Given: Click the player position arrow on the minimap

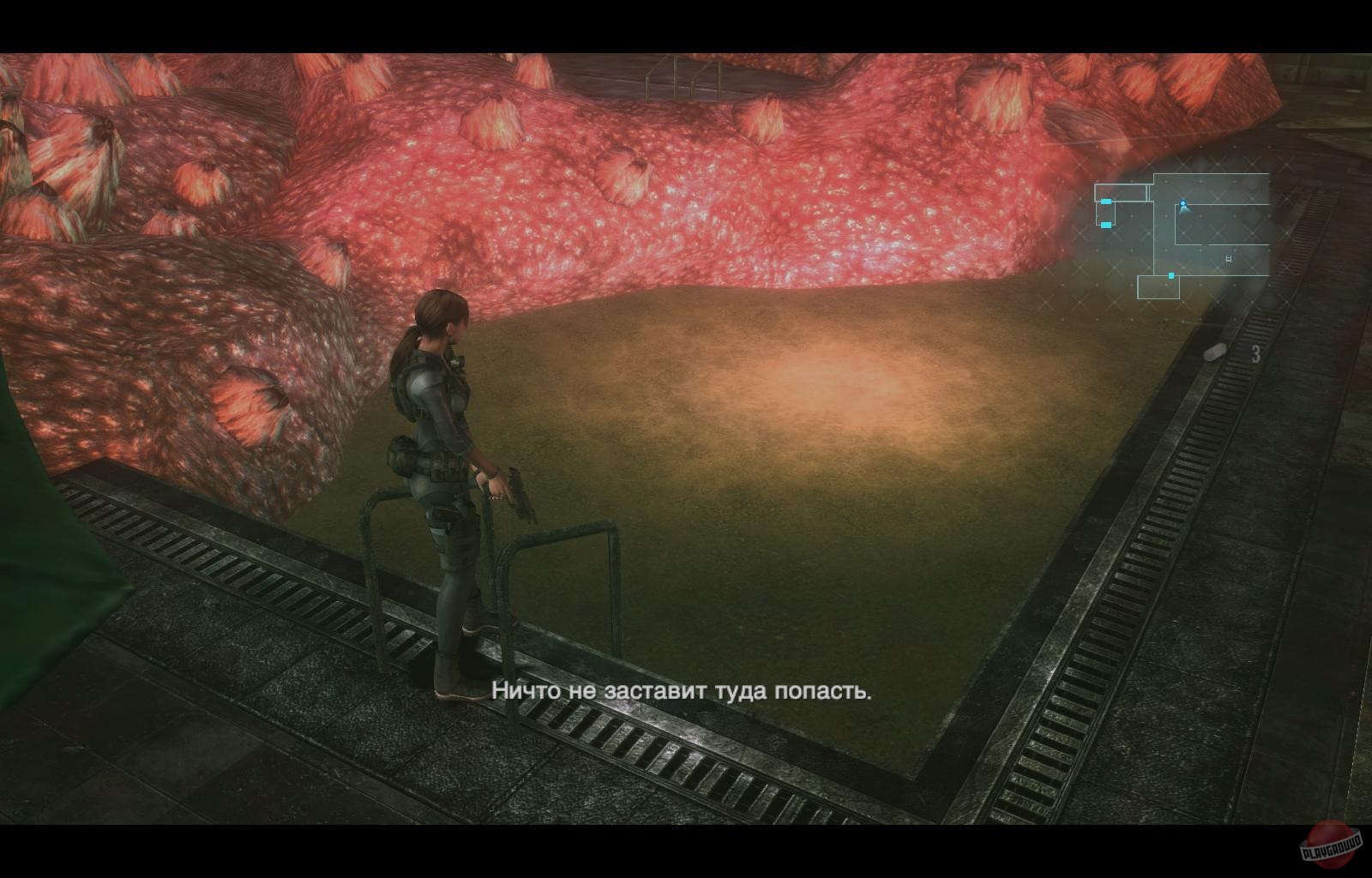Looking at the screenshot, I should (1183, 205).
